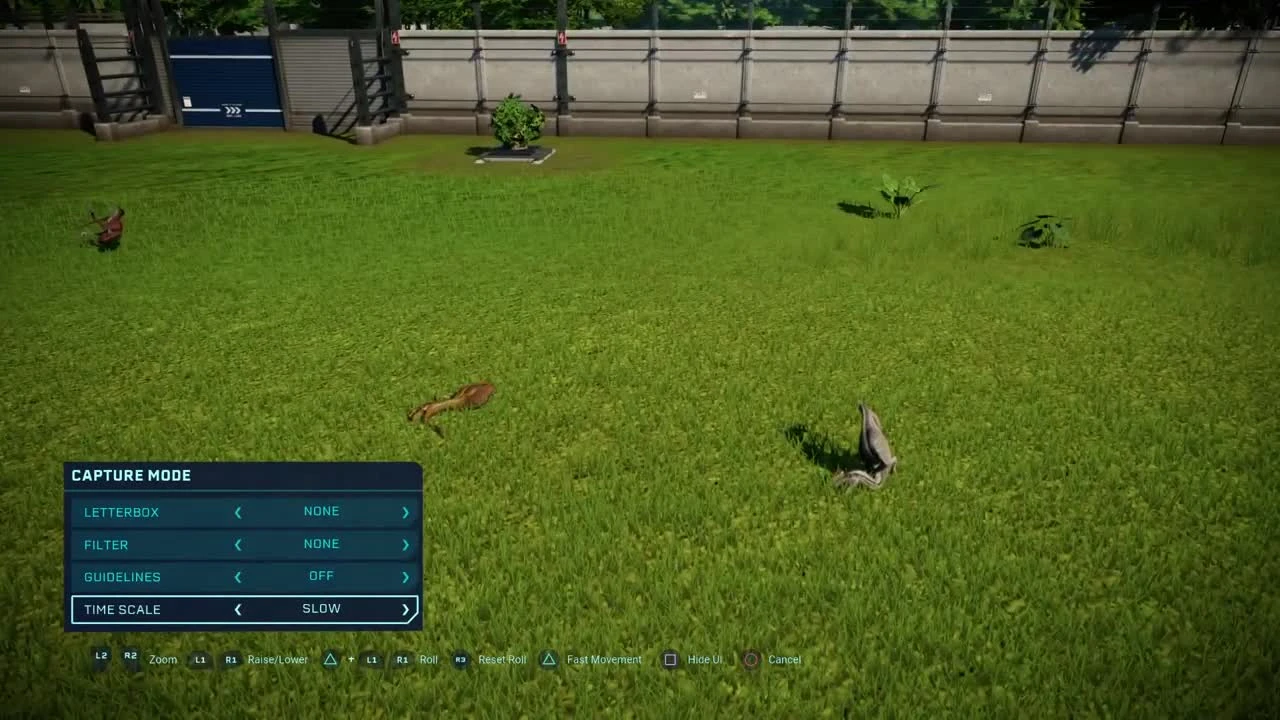Click the circle icon beside Cancel
This screenshot has height=720, width=1280.
tap(751, 659)
